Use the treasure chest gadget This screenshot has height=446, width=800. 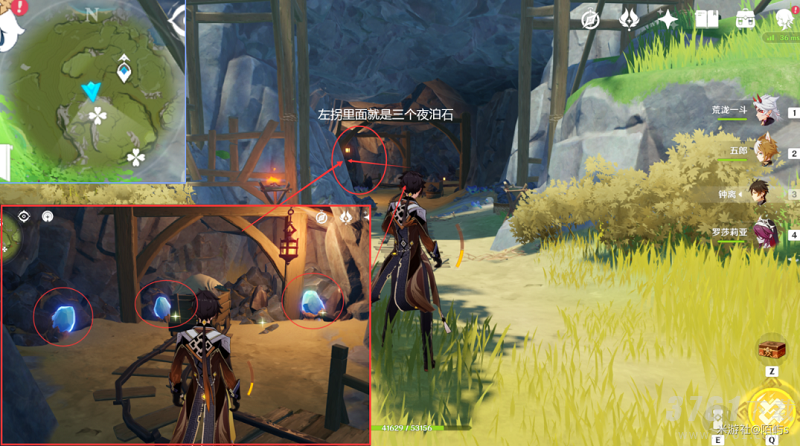(771, 349)
